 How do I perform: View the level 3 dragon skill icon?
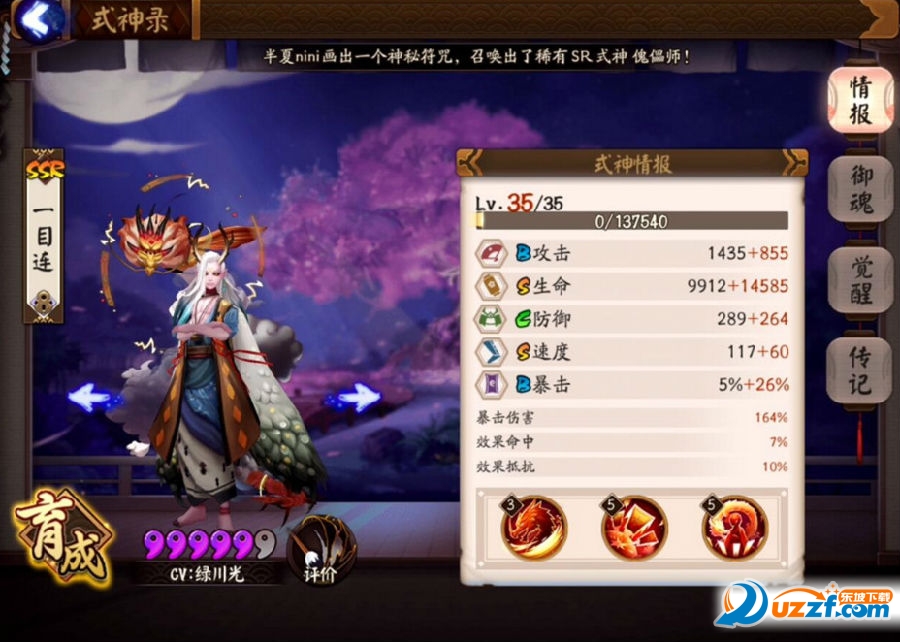pyautogui.click(x=534, y=525)
